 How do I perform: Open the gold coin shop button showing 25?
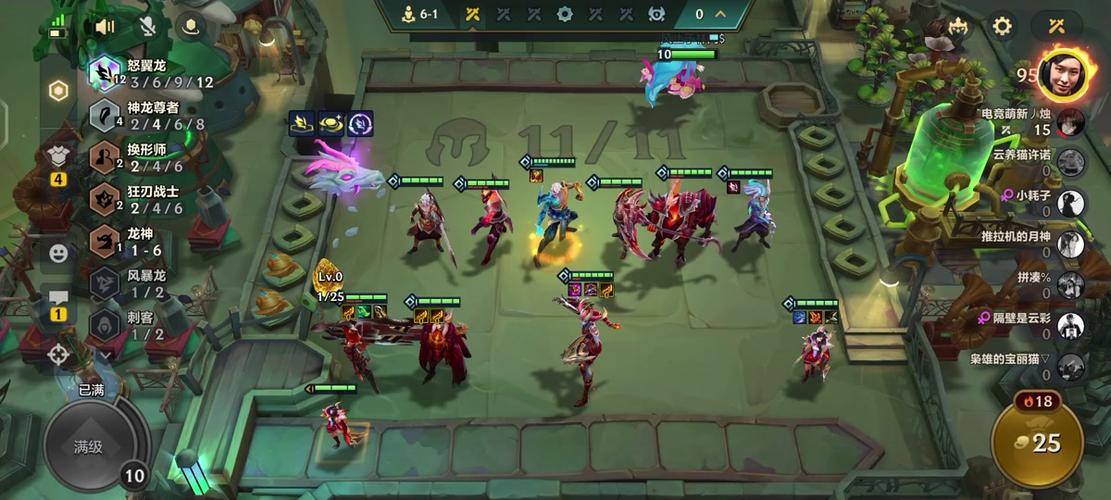point(1036,442)
